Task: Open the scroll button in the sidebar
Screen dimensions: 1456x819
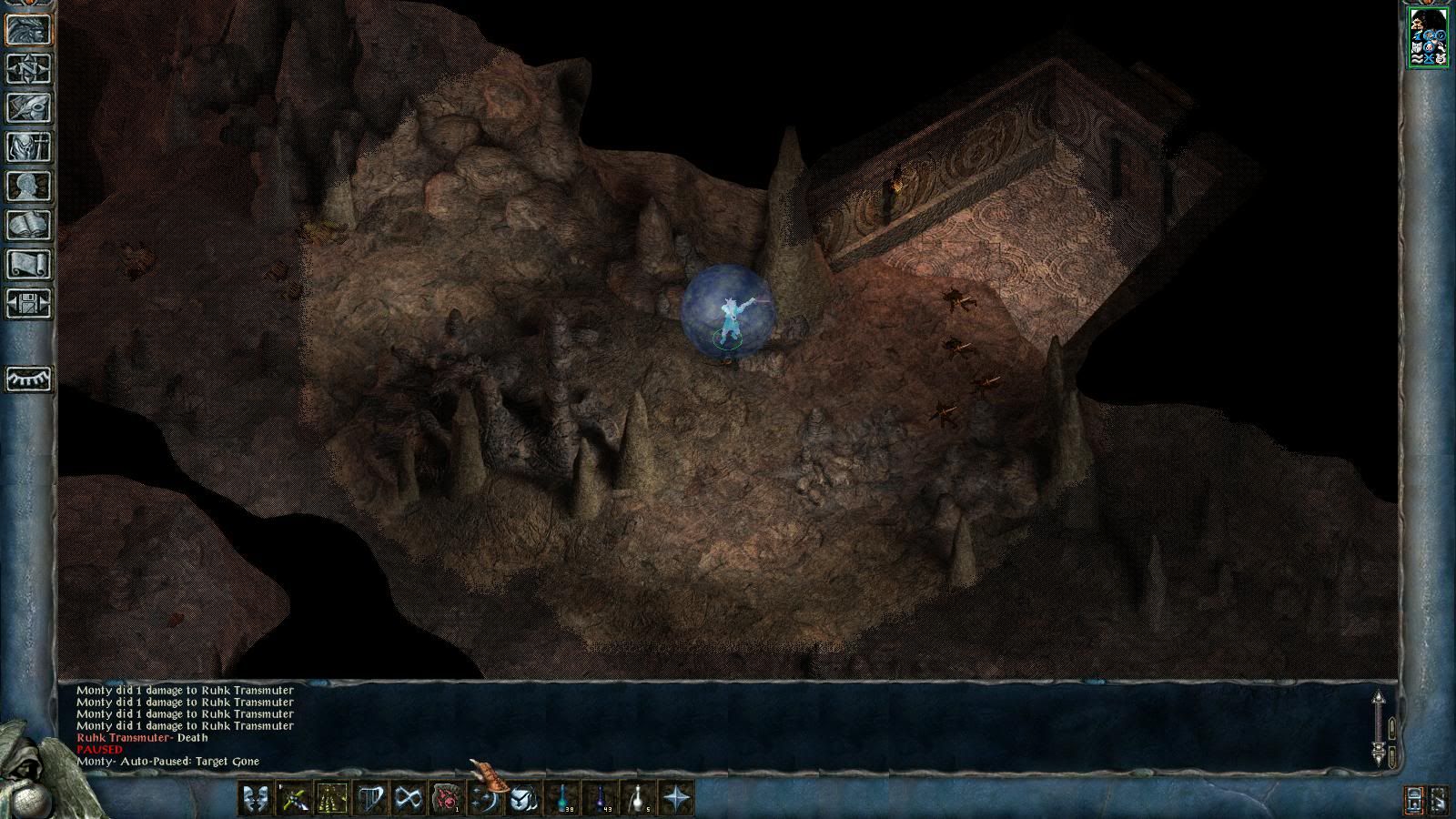Action: pos(28,264)
